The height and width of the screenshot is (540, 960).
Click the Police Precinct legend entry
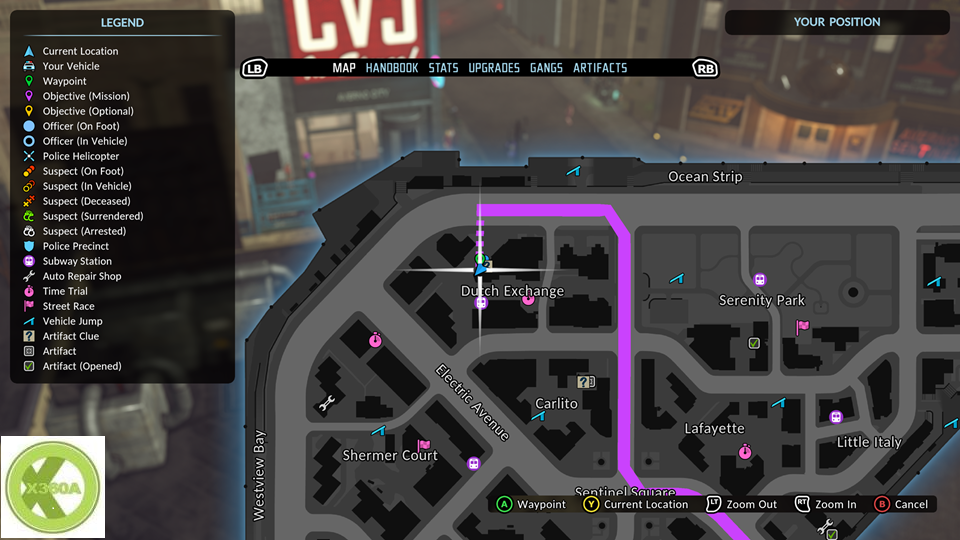point(76,246)
